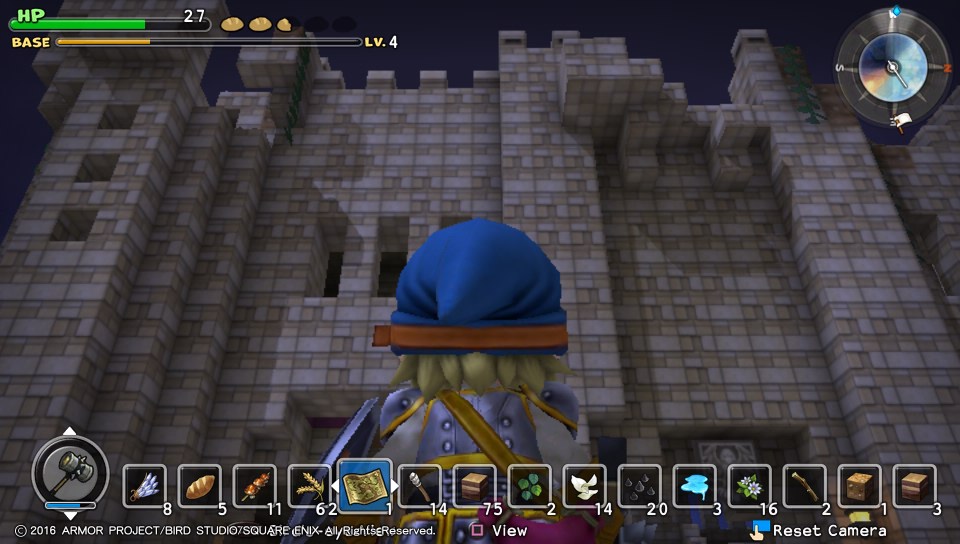The image size is (960, 544).
Task: Select the equipped hammer weapon icon
Action: [70, 470]
